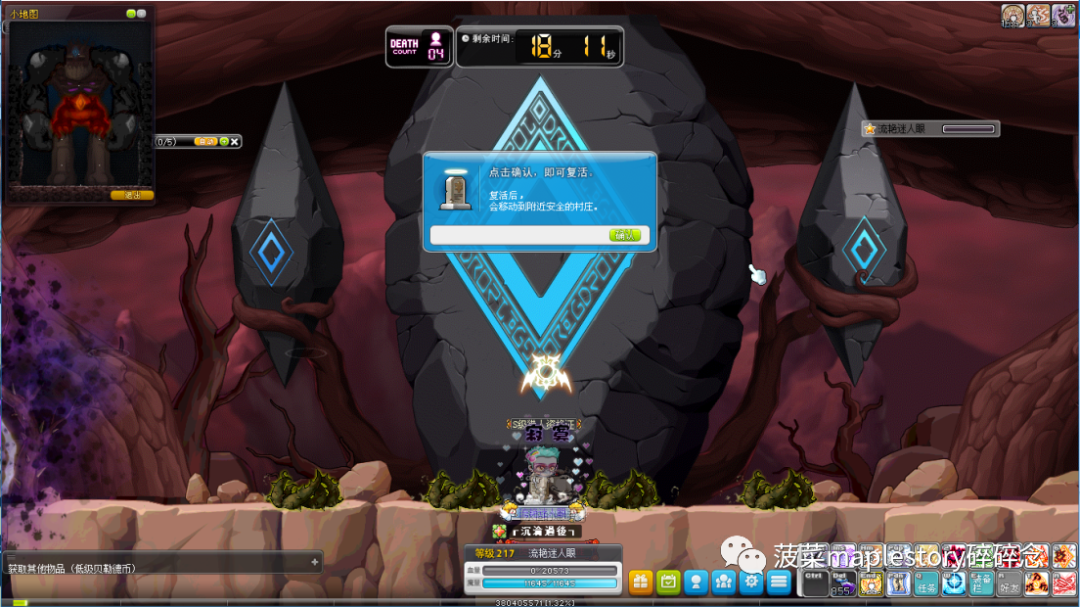
Task: Open the community group icon
Action: click(x=724, y=581)
